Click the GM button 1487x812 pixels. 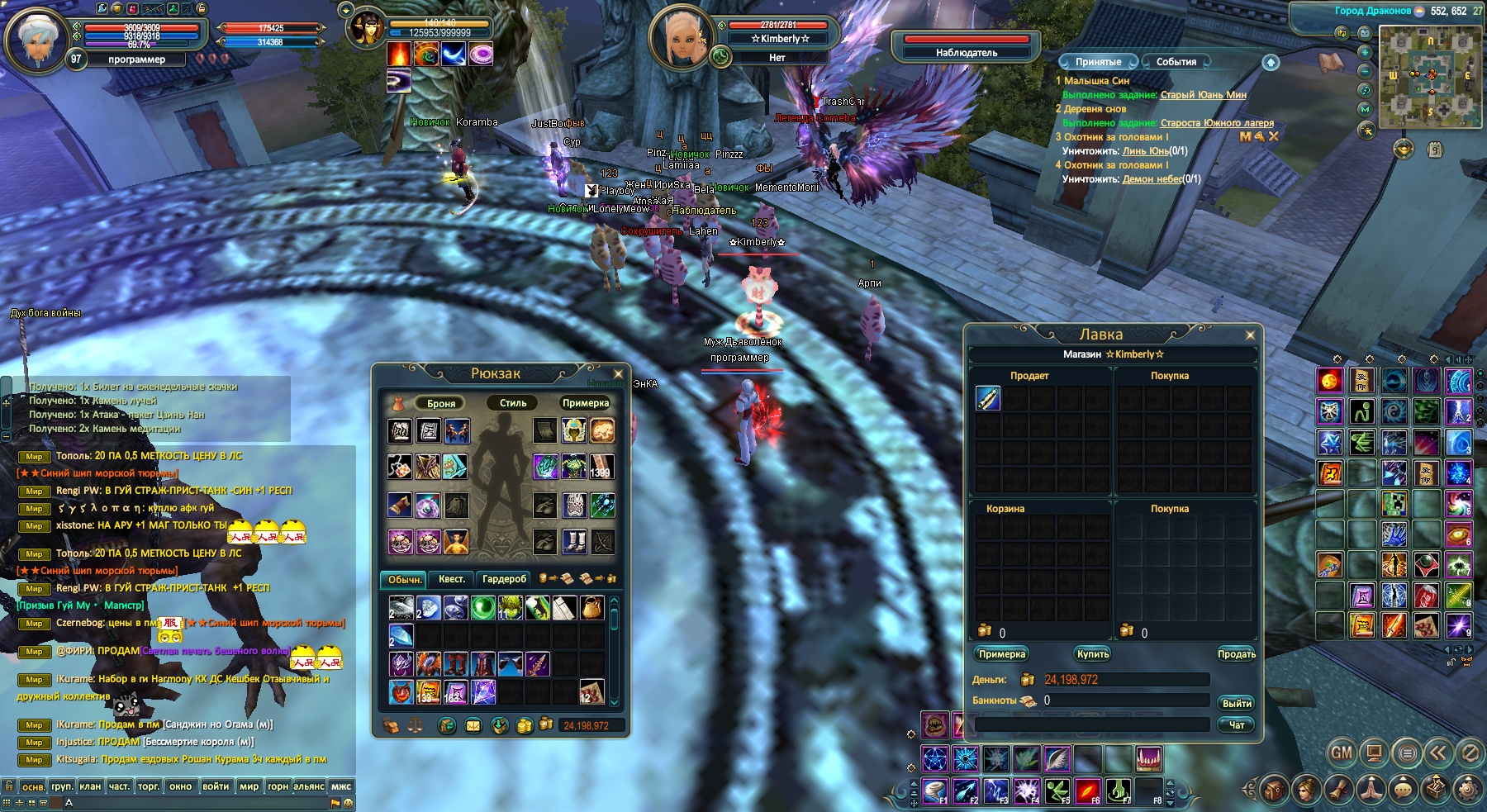point(1341,753)
